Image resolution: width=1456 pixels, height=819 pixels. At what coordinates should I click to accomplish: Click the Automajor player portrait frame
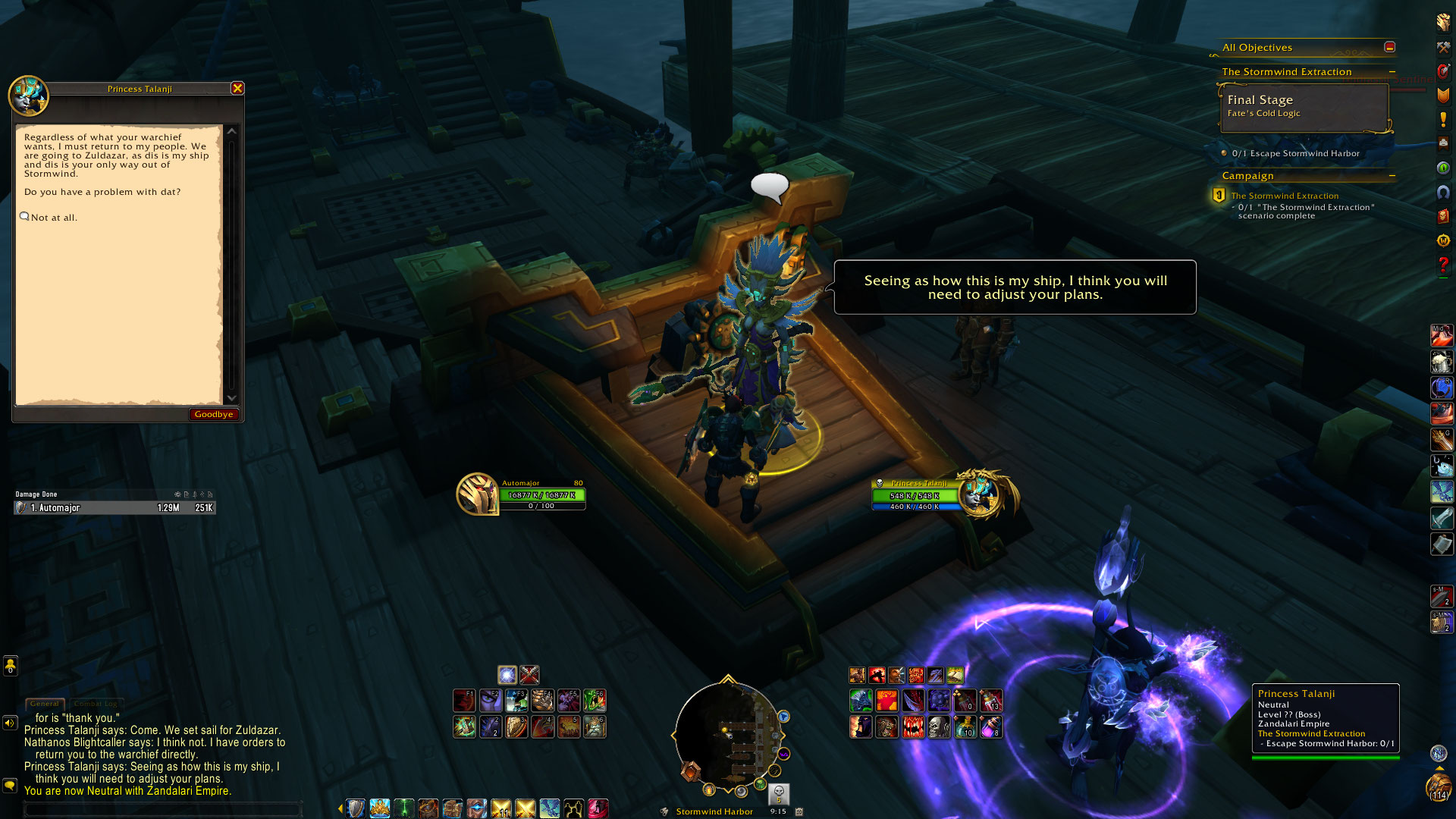pyautogui.click(x=477, y=494)
